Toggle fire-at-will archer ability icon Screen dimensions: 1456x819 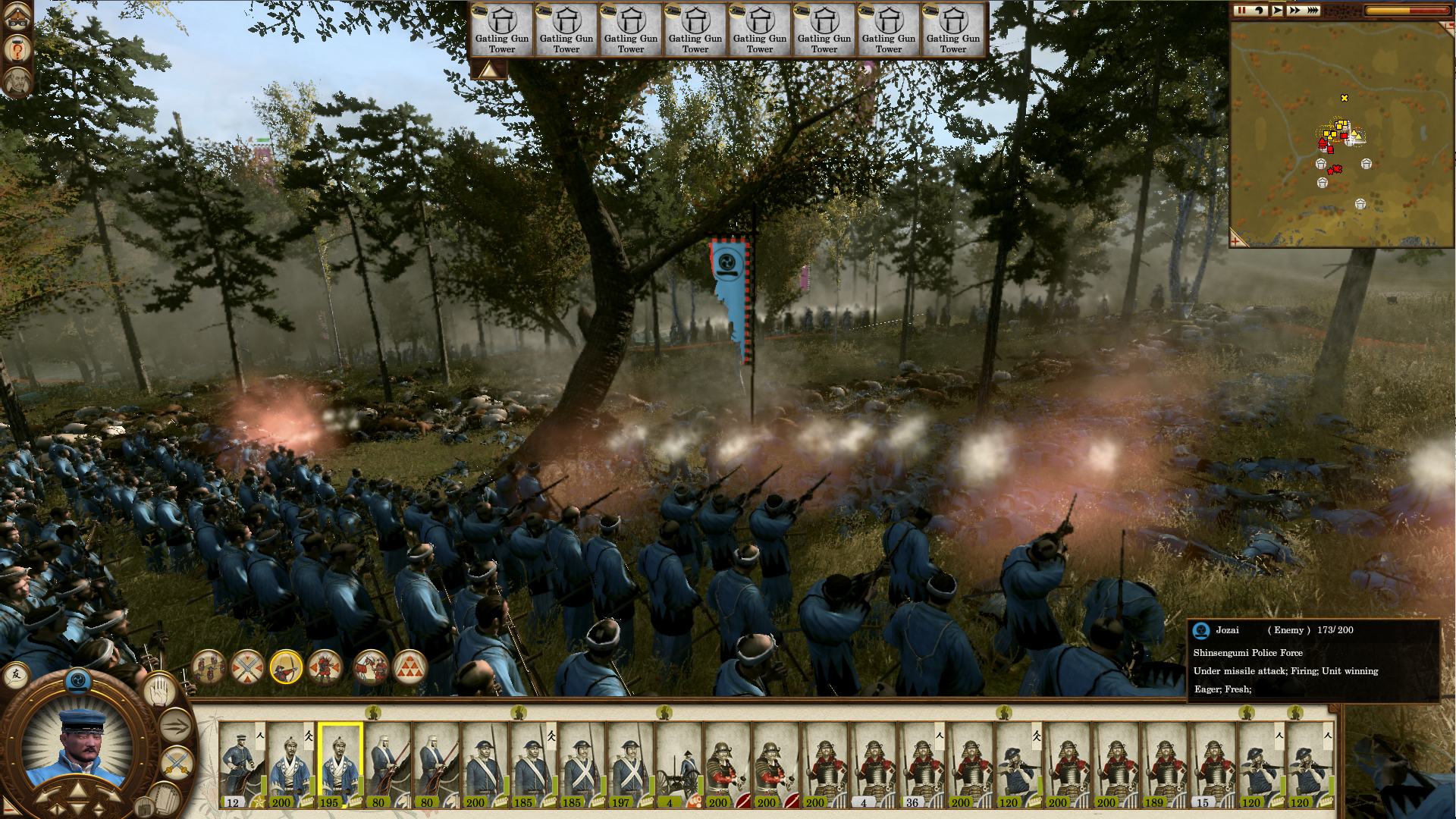tap(286, 667)
